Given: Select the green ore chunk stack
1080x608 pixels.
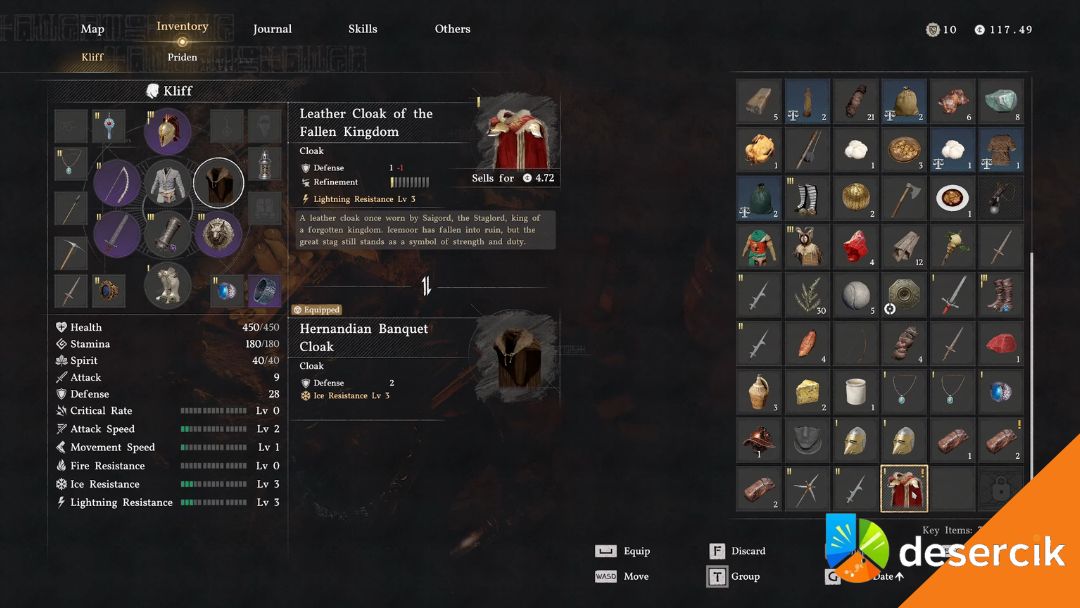Looking at the screenshot, I should (x=1000, y=100).
